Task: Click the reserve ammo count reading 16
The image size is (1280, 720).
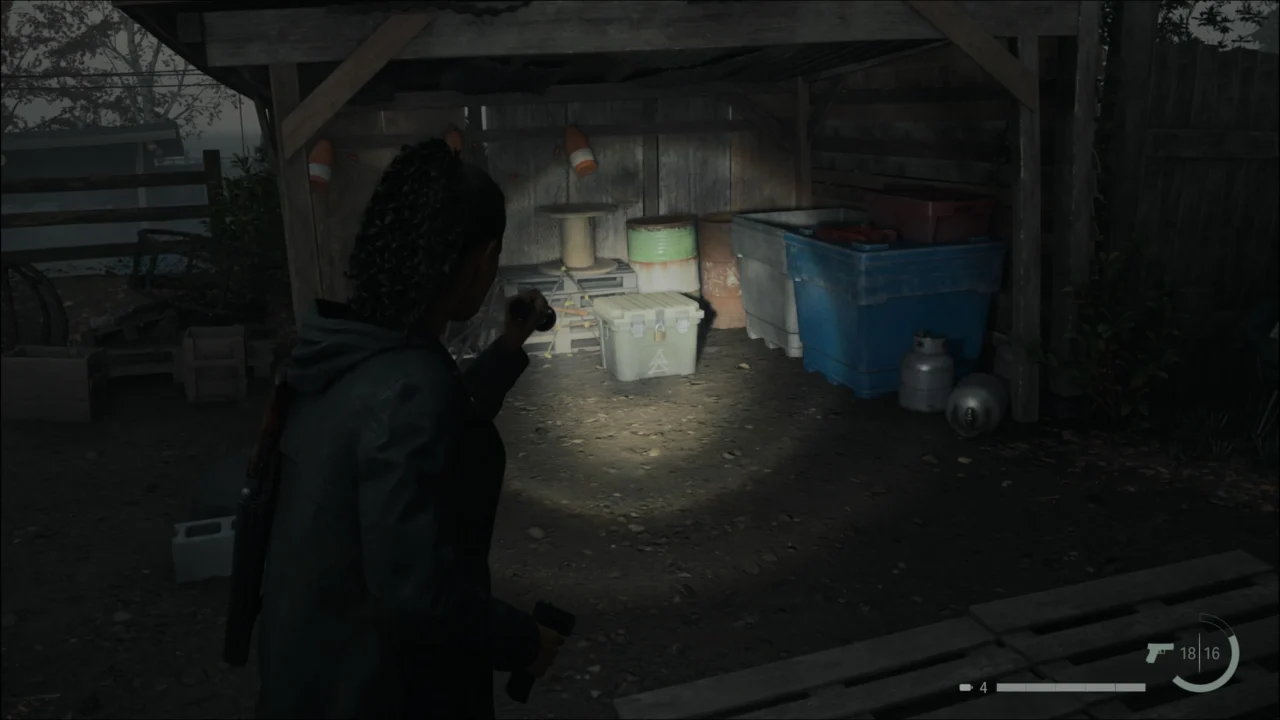Action: 1213,652
